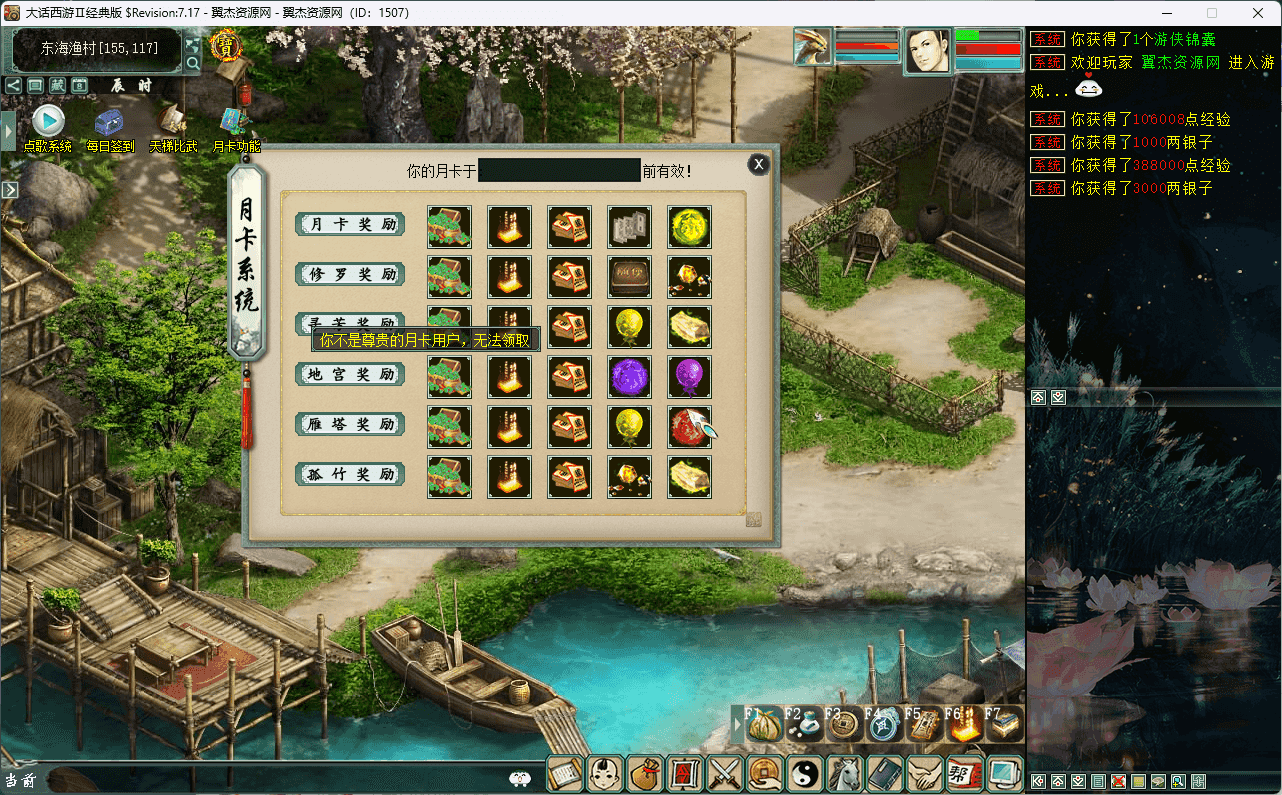This screenshot has width=1282, height=795.
Task: Open the flaming 寶 treasure shop icon
Action: coord(227,47)
